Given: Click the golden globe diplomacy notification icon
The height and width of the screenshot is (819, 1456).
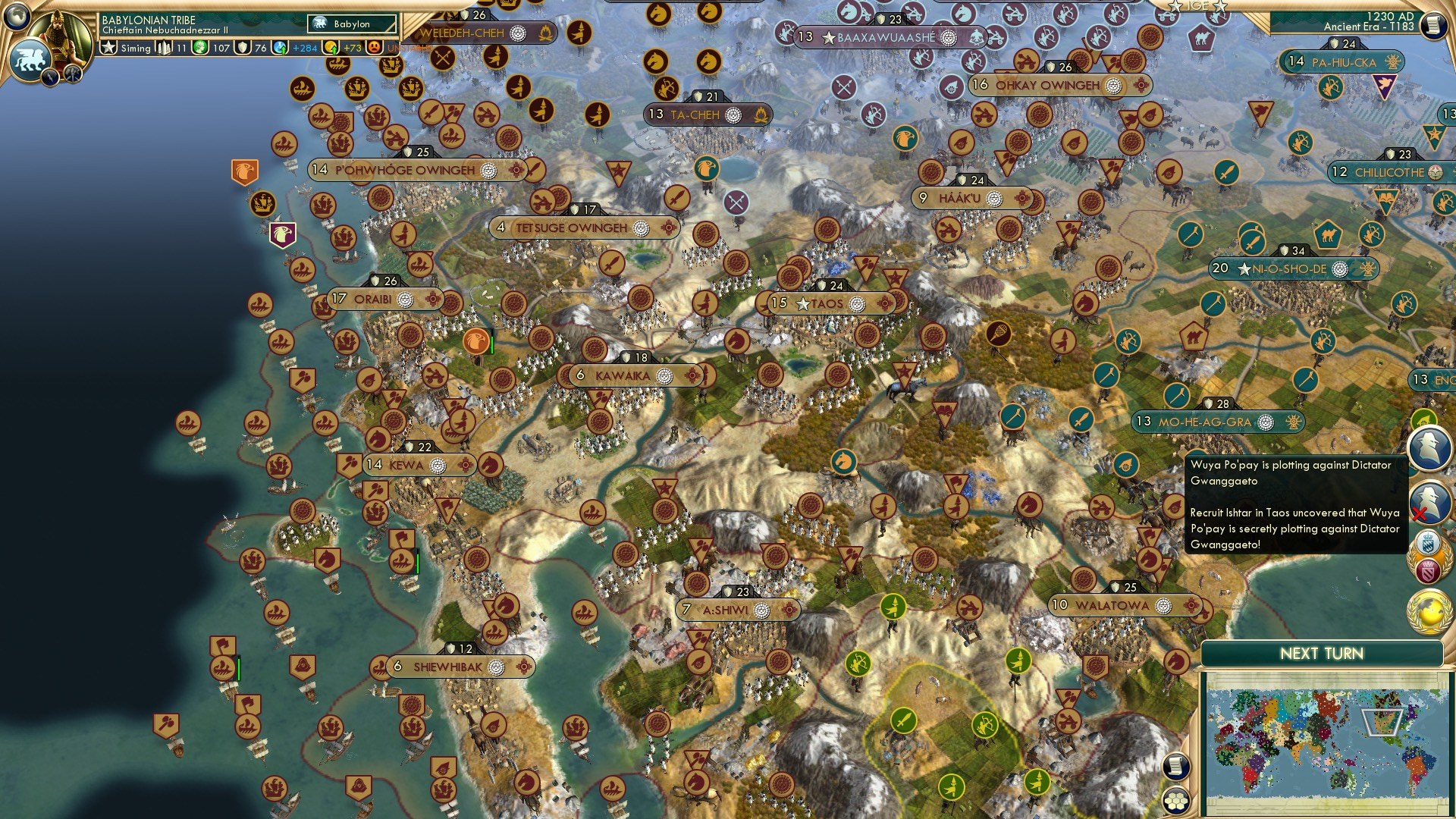Looking at the screenshot, I should [x=1429, y=613].
